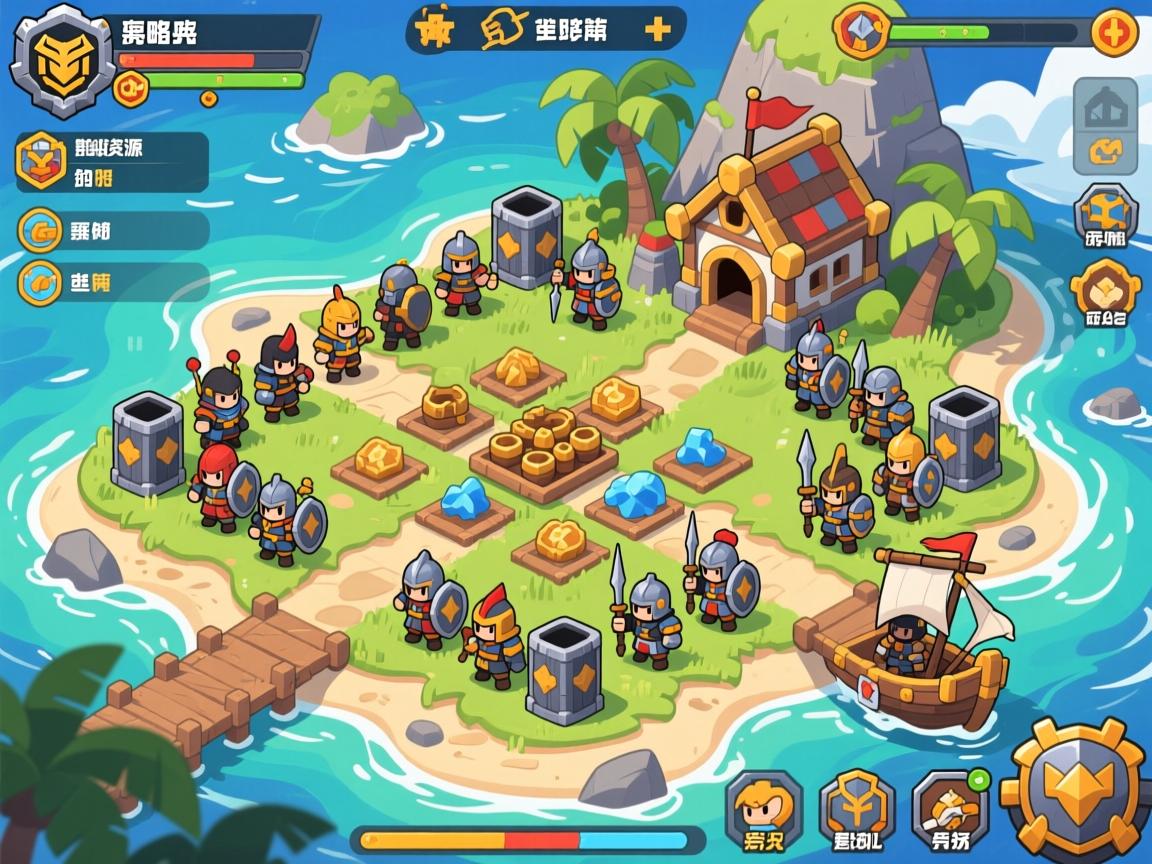1152x864 pixels.
Task: Click the orange icon below the grey house
Action: click(1105, 154)
